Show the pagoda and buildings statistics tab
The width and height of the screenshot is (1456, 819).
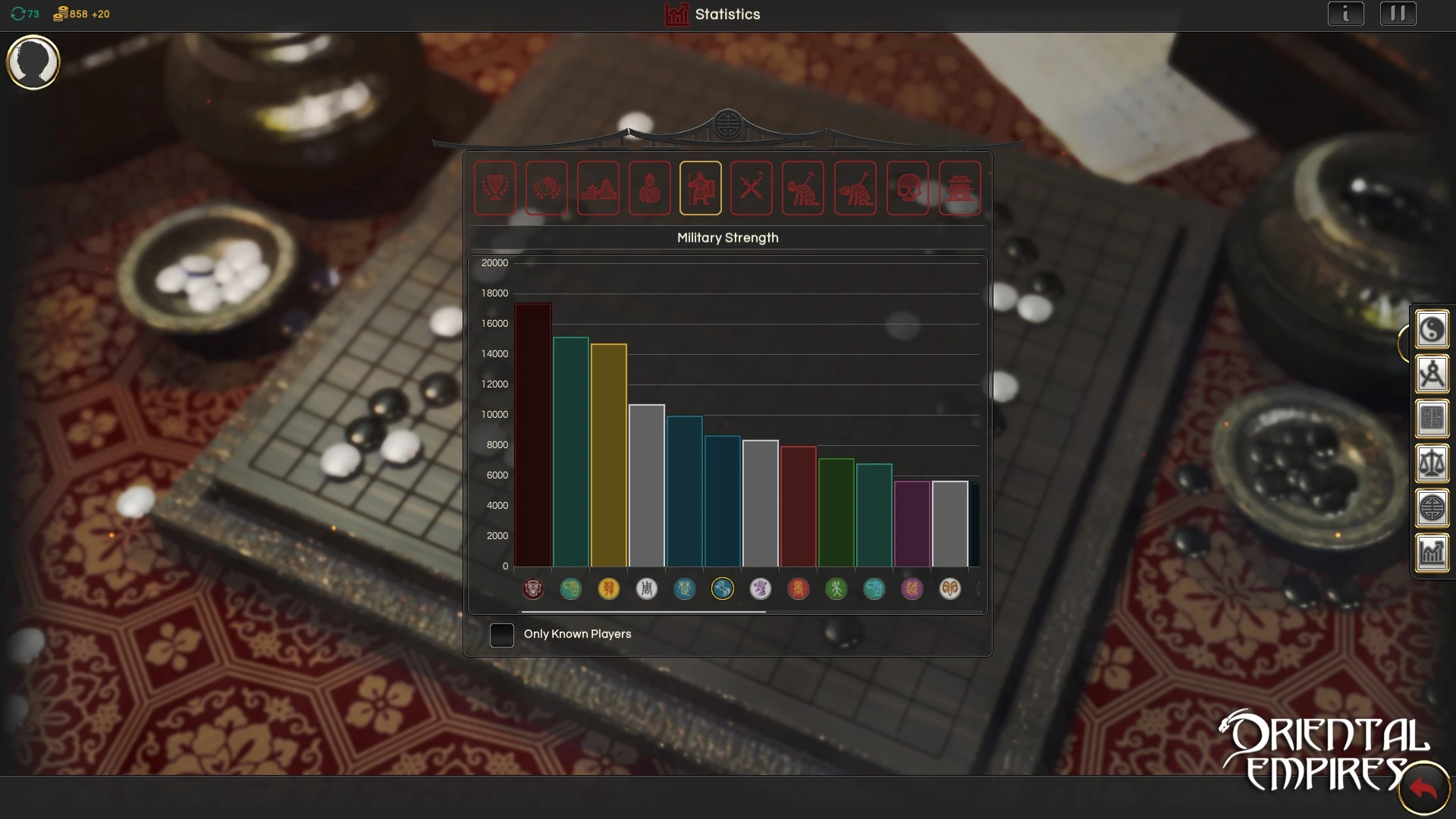click(598, 188)
